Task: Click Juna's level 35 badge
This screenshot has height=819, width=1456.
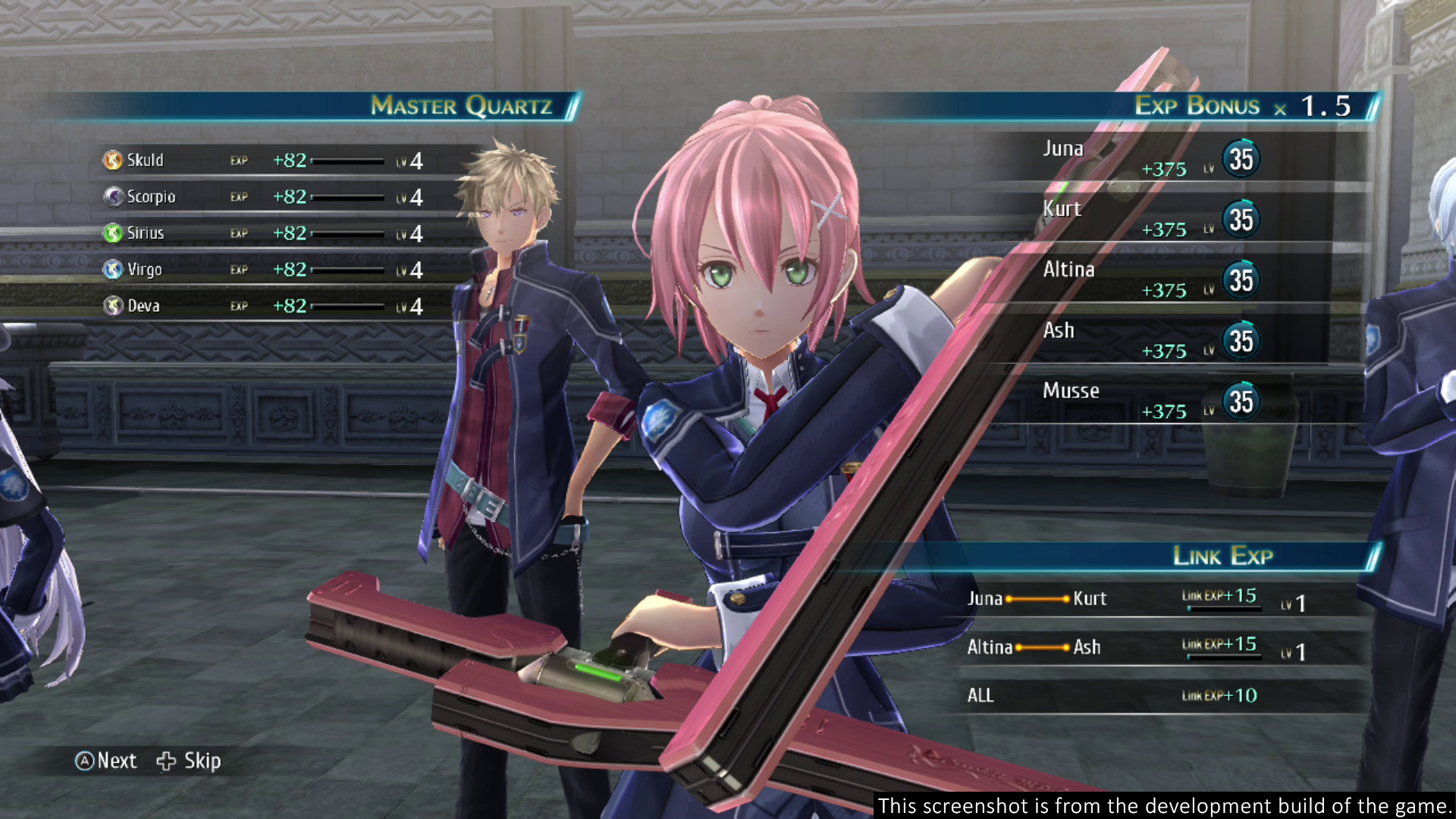Action: [x=1241, y=159]
